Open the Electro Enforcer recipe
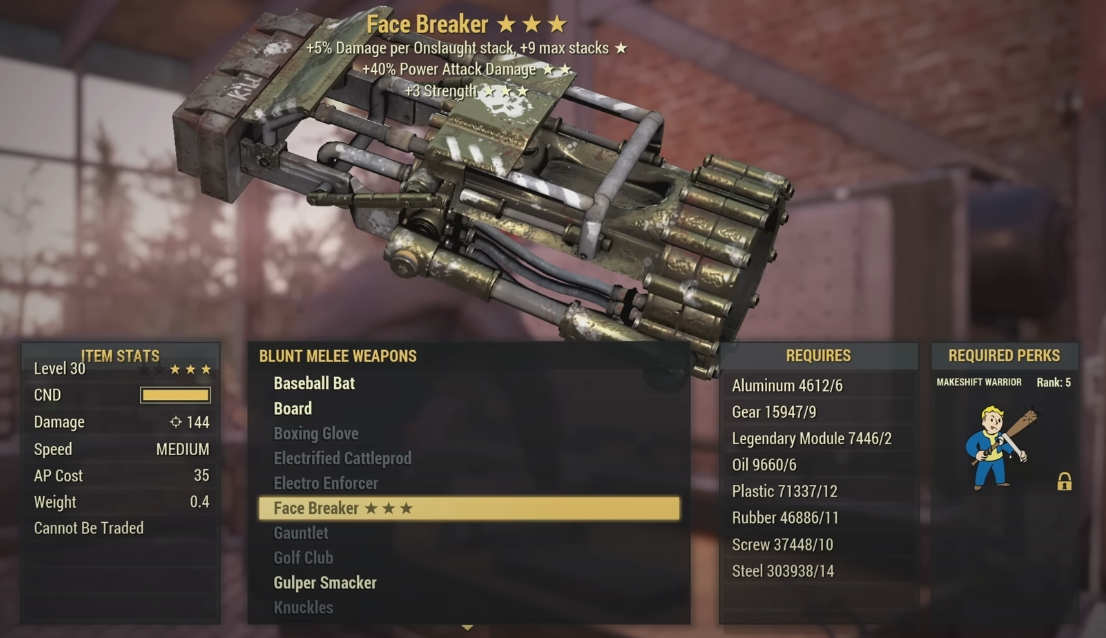 327,483
